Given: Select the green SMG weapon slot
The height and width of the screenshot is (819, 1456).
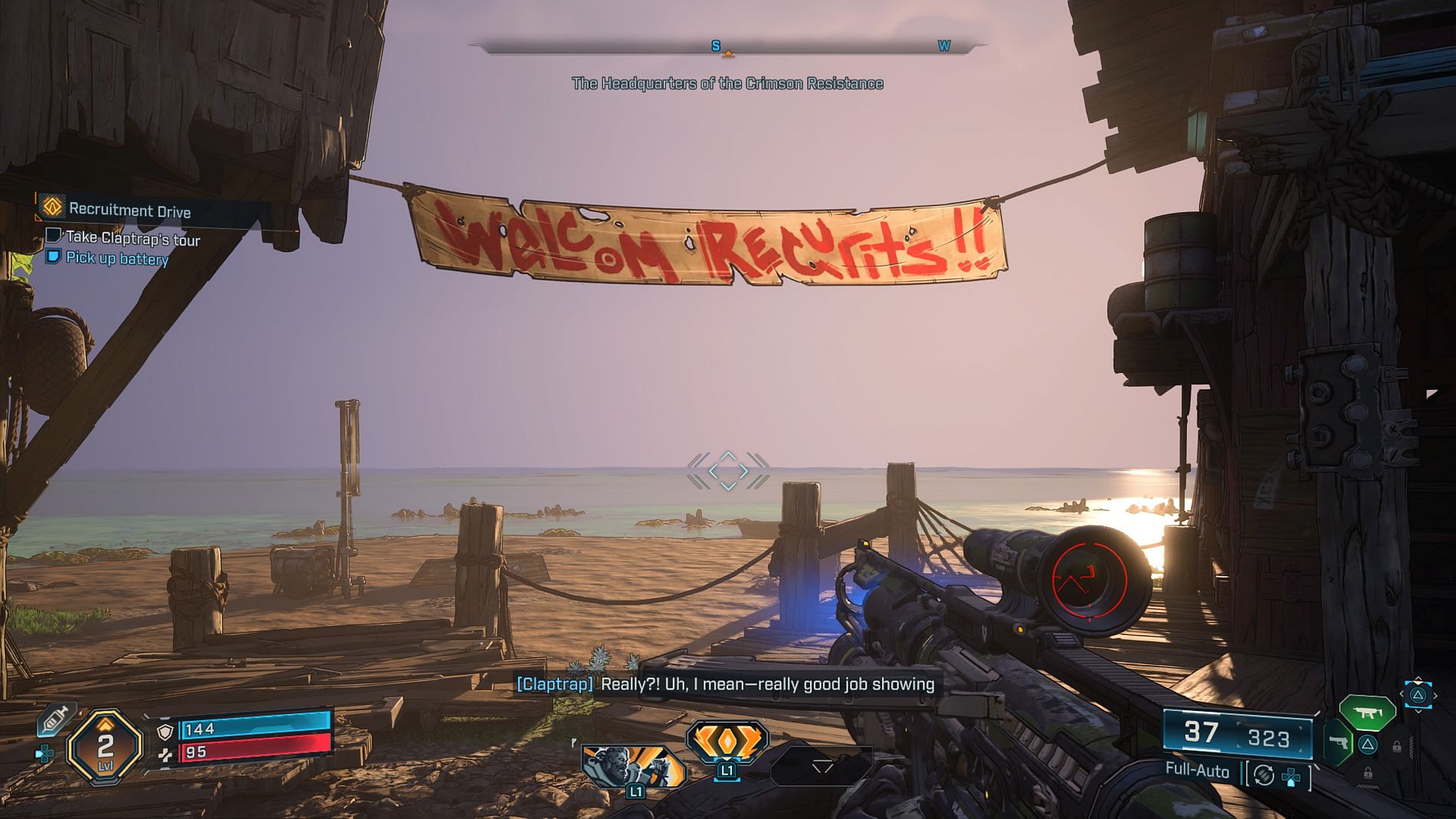Looking at the screenshot, I should 1367,713.
